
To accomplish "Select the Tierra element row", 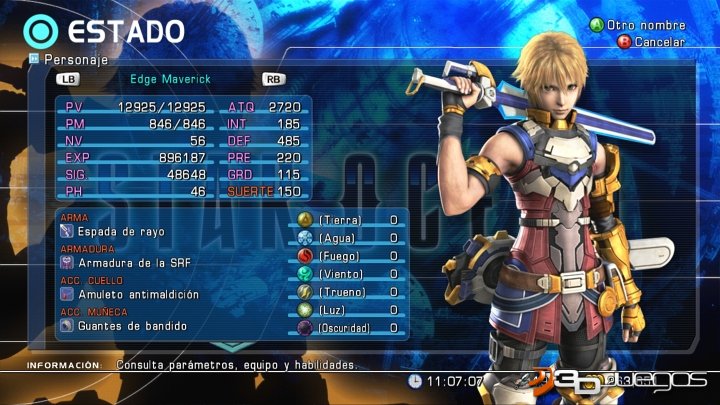I will pyautogui.click(x=351, y=220).
